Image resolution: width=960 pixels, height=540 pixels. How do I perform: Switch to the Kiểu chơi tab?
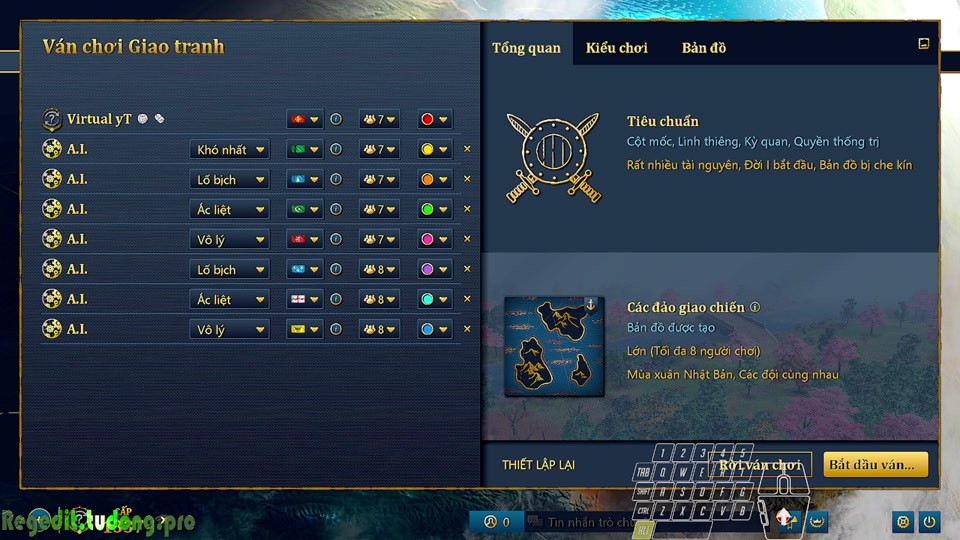616,48
